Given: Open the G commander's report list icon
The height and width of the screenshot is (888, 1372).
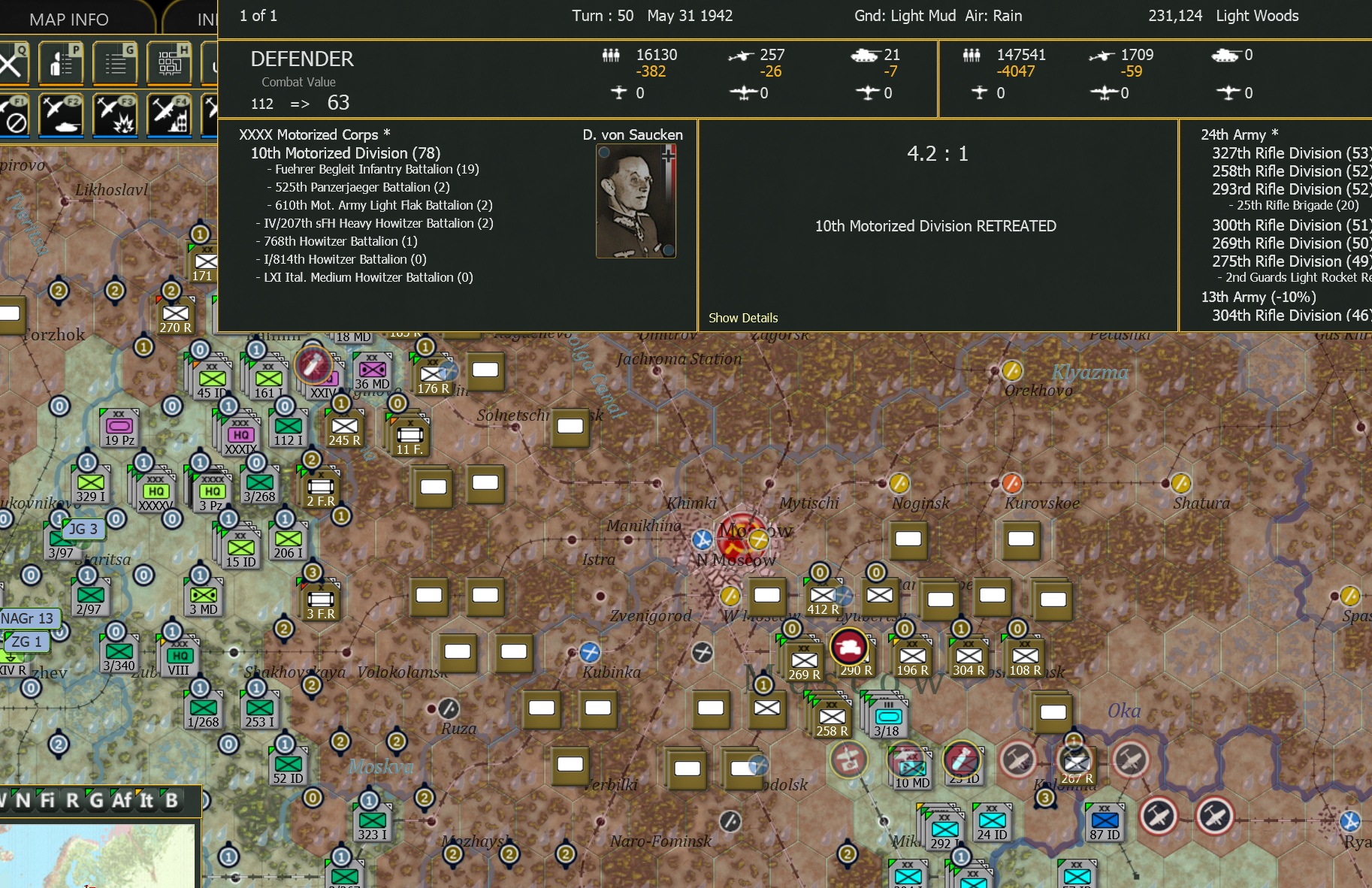Looking at the screenshot, I should point(114,63).
